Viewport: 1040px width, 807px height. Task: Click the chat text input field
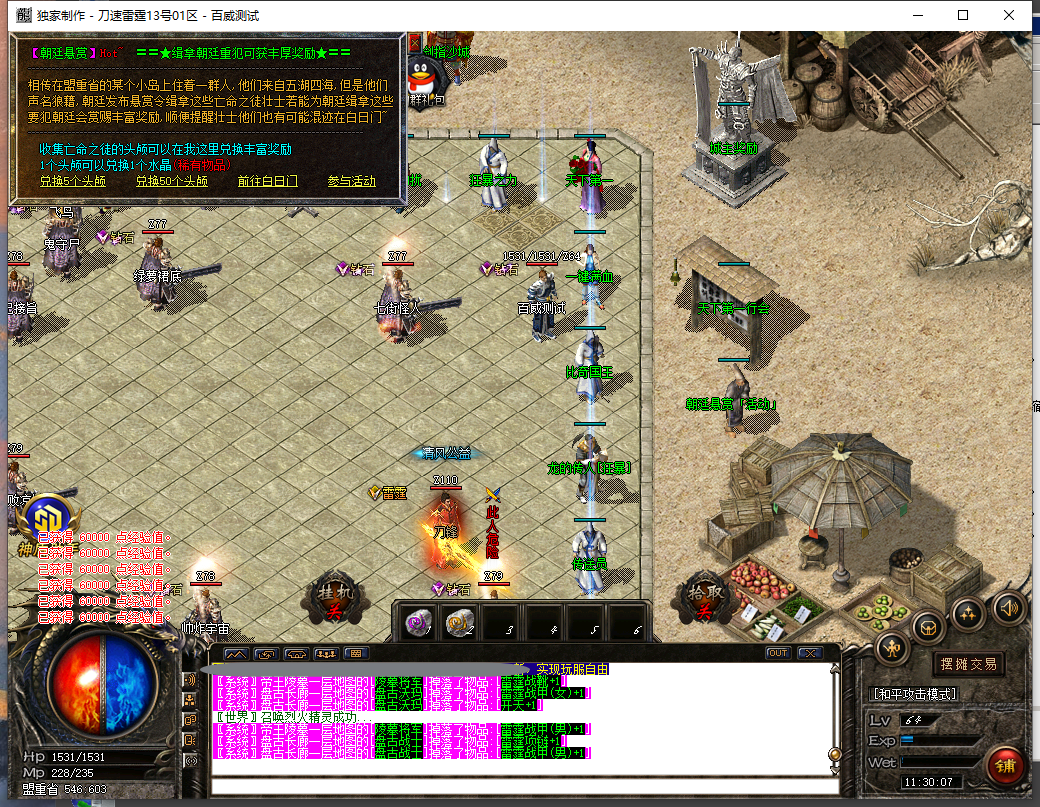coord(520,785)
